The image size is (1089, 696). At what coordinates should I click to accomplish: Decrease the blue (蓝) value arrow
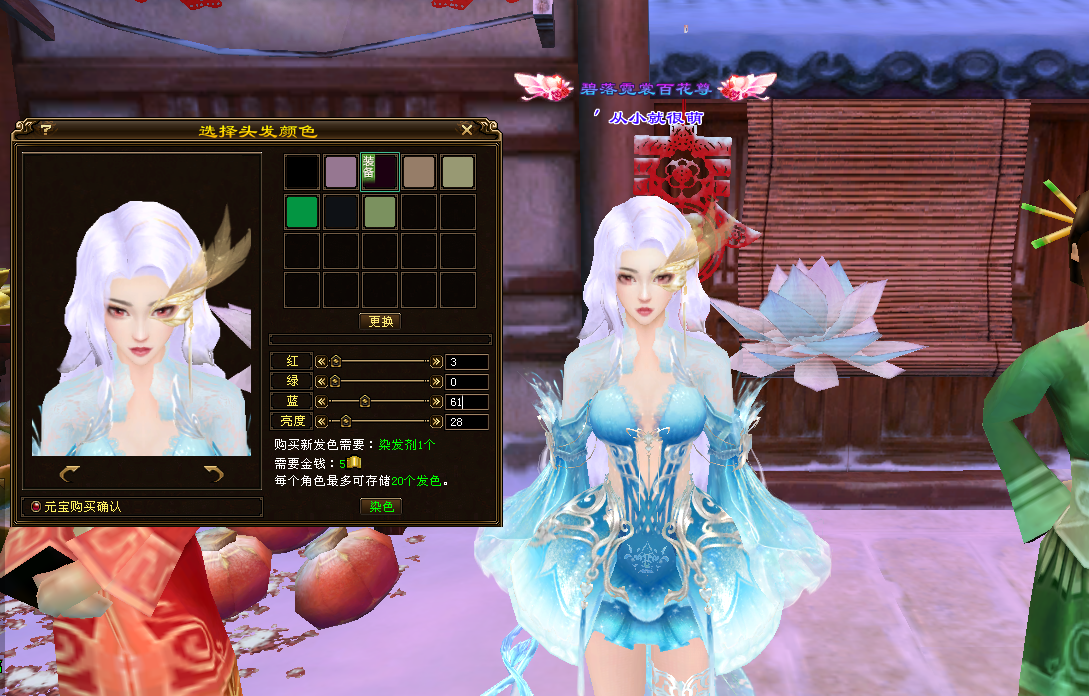(321, 401)
